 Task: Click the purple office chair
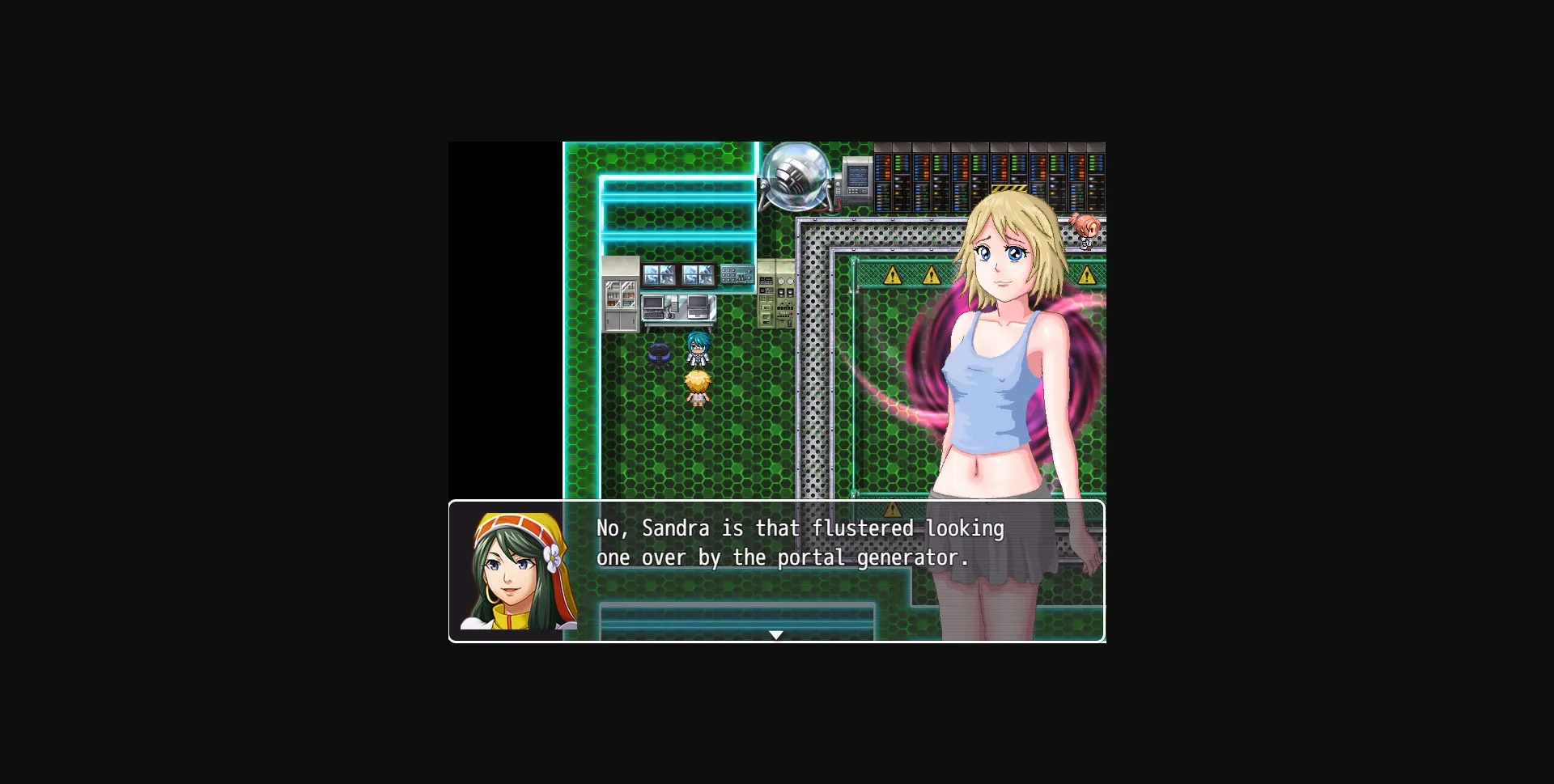[658, 355]
